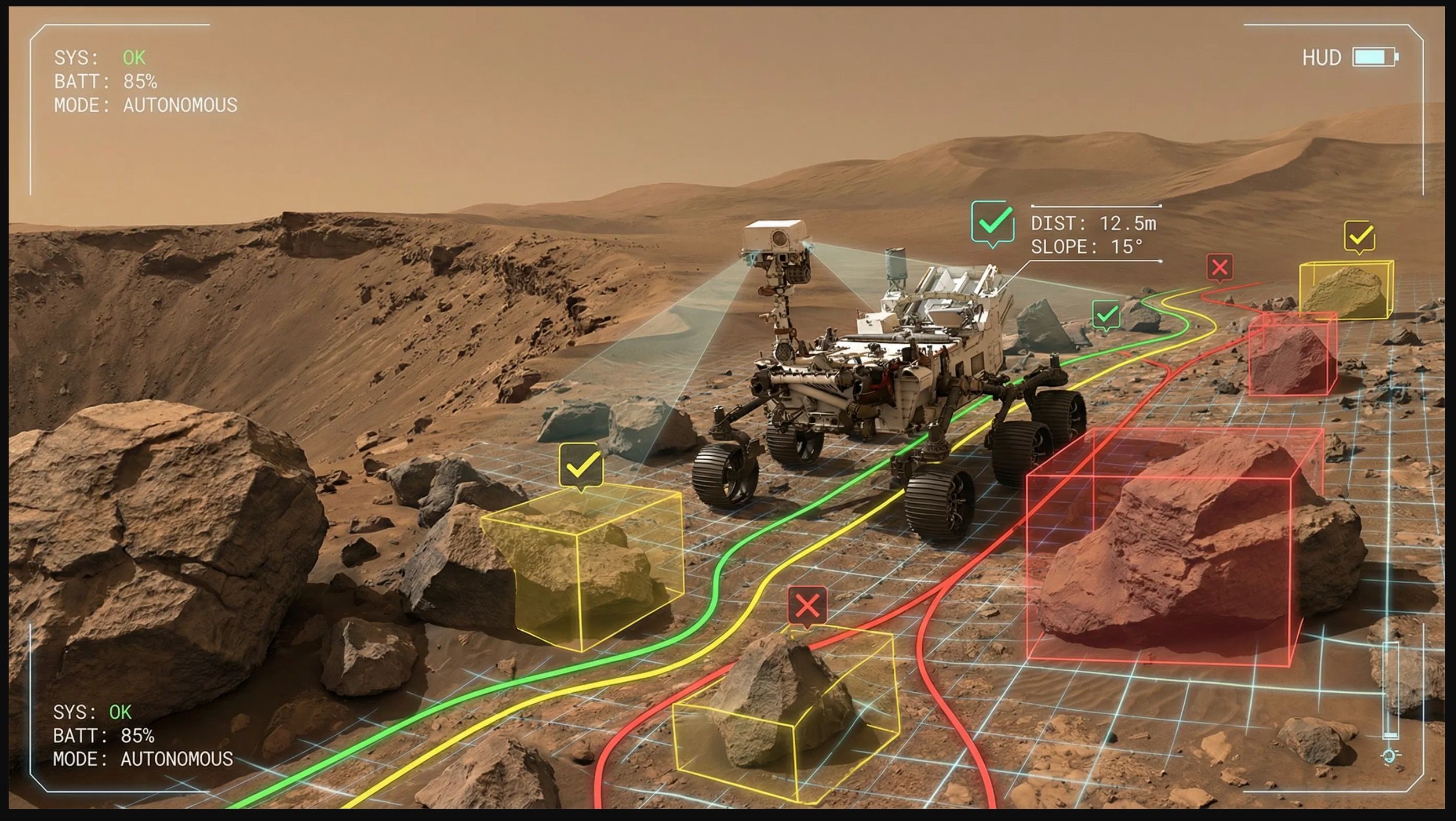Select the yellow checkmark above the distant yellow rock
The image size is (1456, 821).
[1359, 236]
